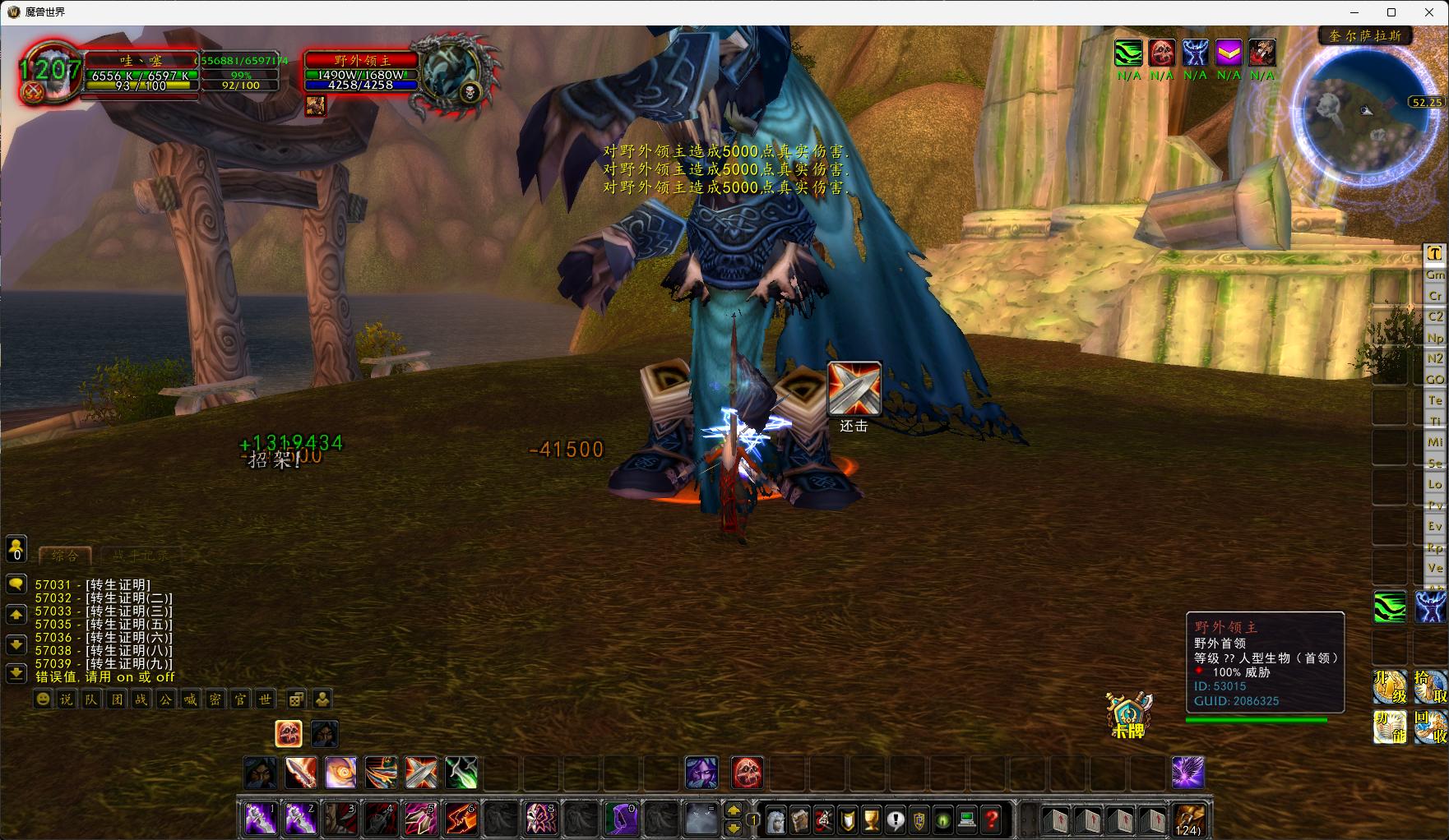
Task: Activate the purple hooded figure ability in slot 0
Action: pyautogui.click(x=621, y=819)
